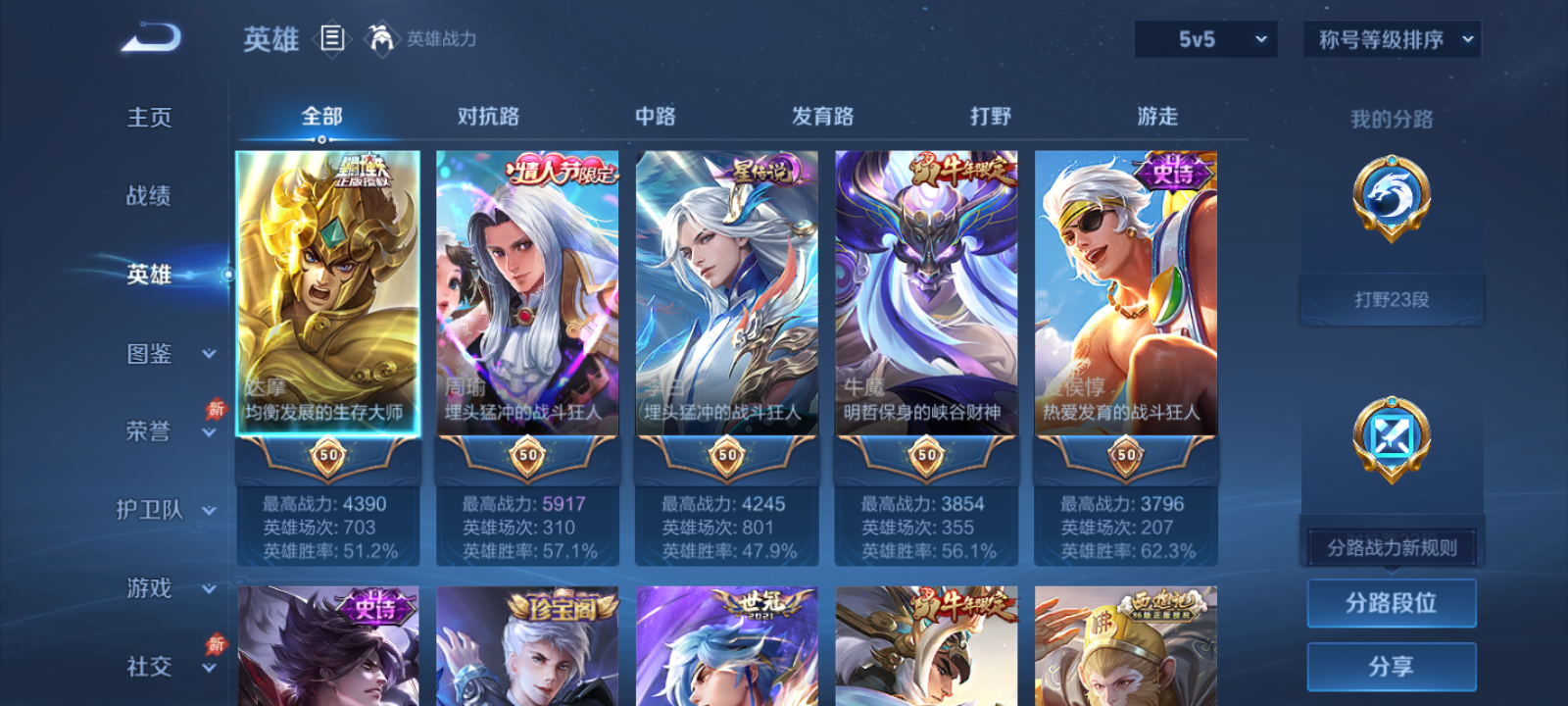Open the 分路战力新规则 rules link
The image size is (1568, 706).
[x=1391, y=546]
